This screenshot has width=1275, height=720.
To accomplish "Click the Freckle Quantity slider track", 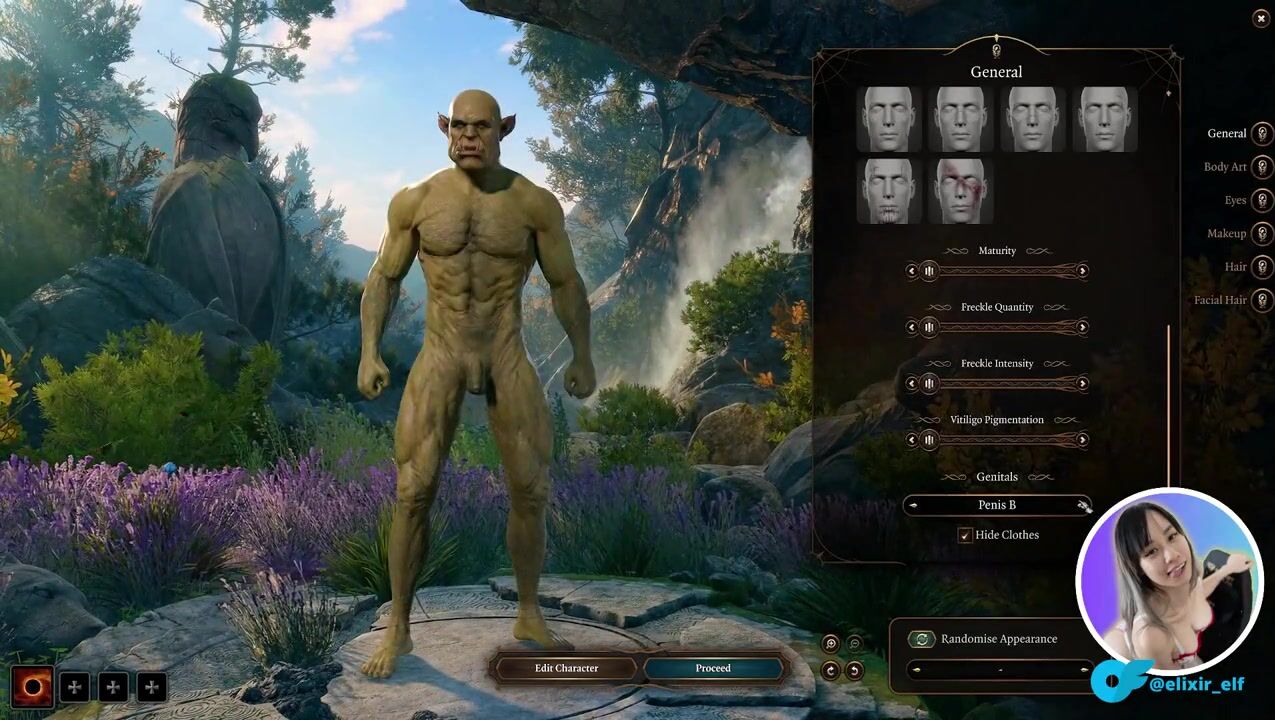I will [1005, 327].
